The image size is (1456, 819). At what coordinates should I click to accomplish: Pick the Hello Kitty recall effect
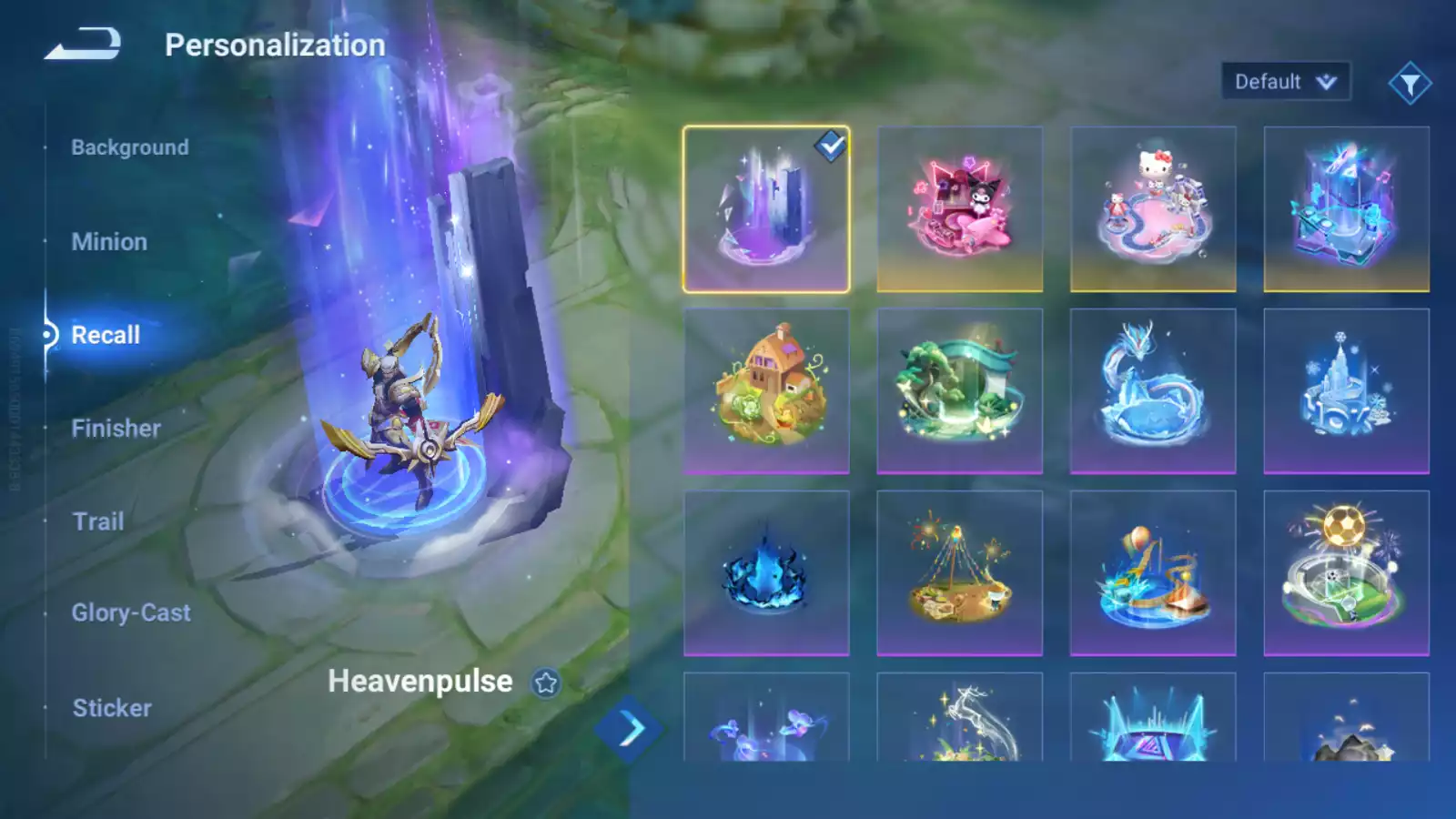[1153, 209]
